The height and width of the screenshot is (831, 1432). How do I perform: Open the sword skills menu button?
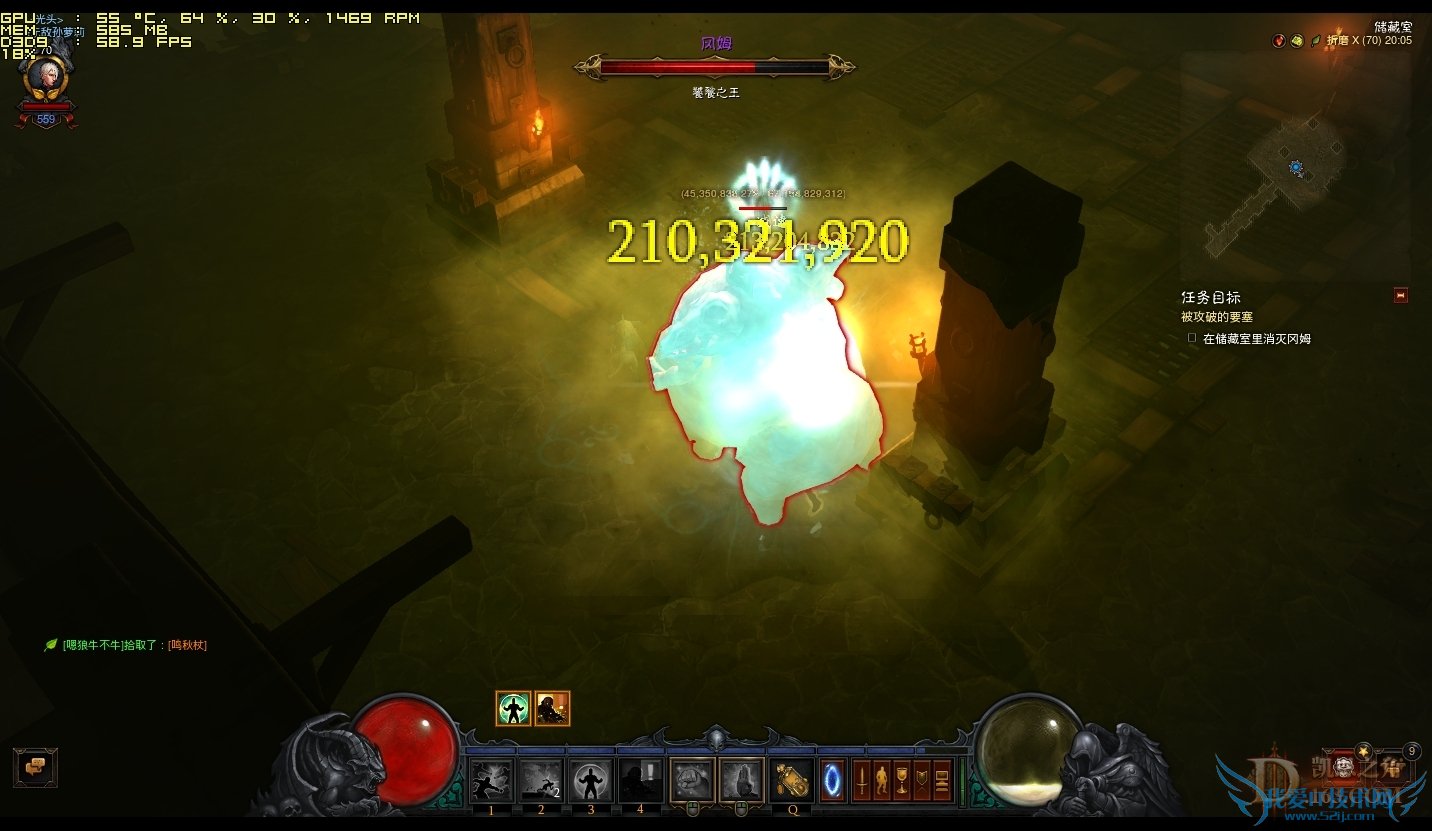pyautogui.click(x=861, y=780)
